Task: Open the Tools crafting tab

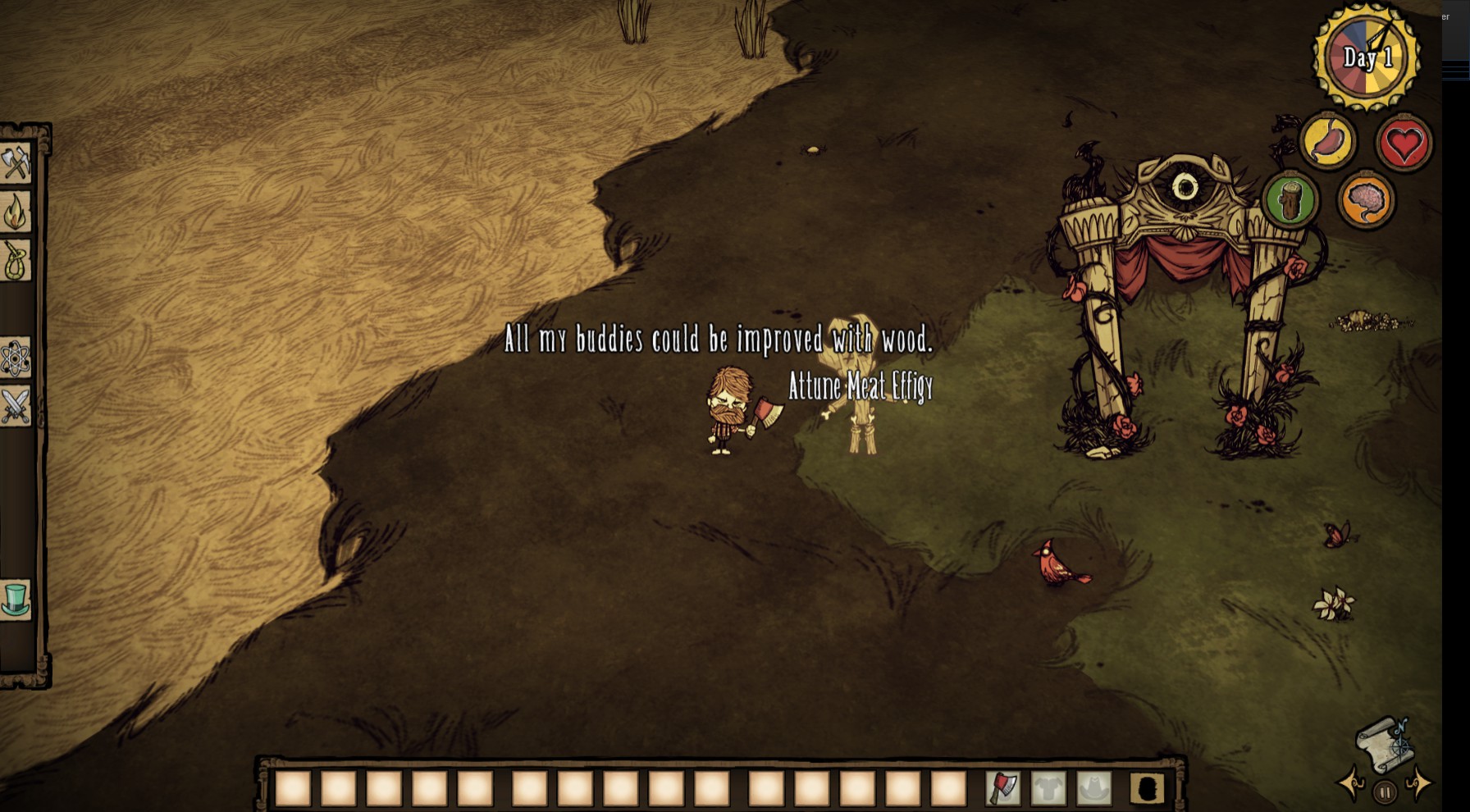Action: click(16, 163)
